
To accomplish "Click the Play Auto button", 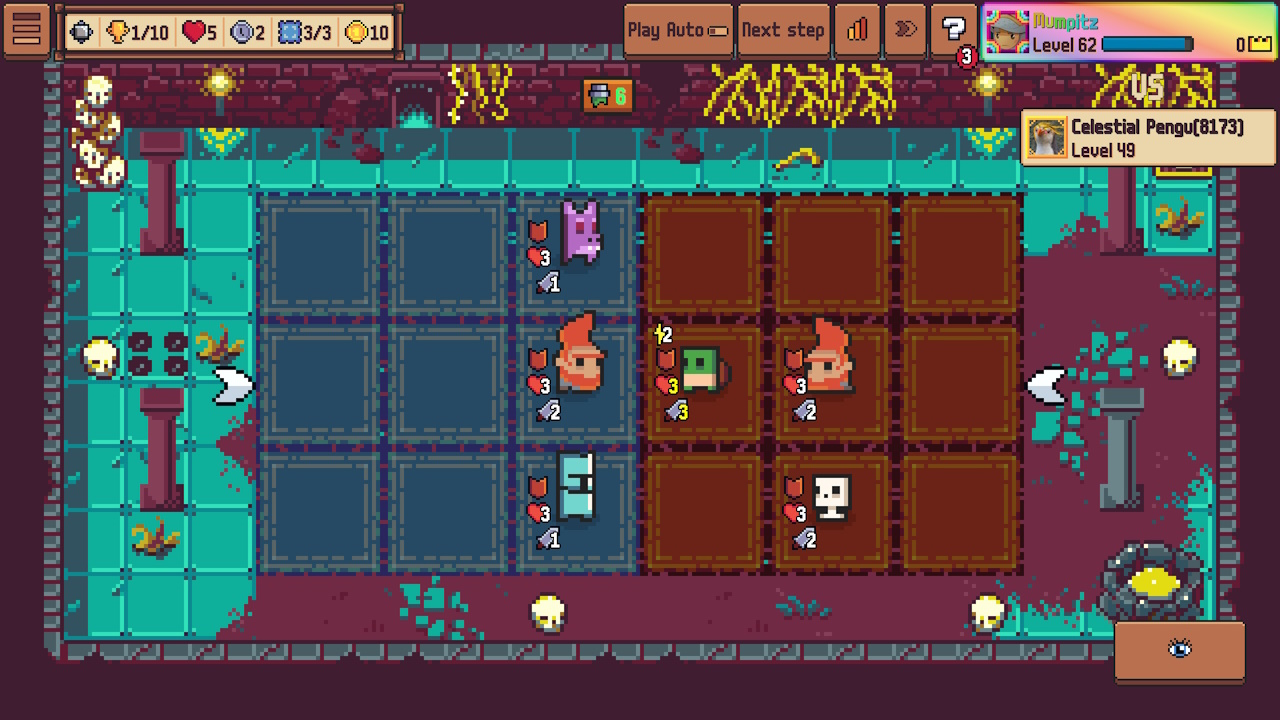I will 672,30.
